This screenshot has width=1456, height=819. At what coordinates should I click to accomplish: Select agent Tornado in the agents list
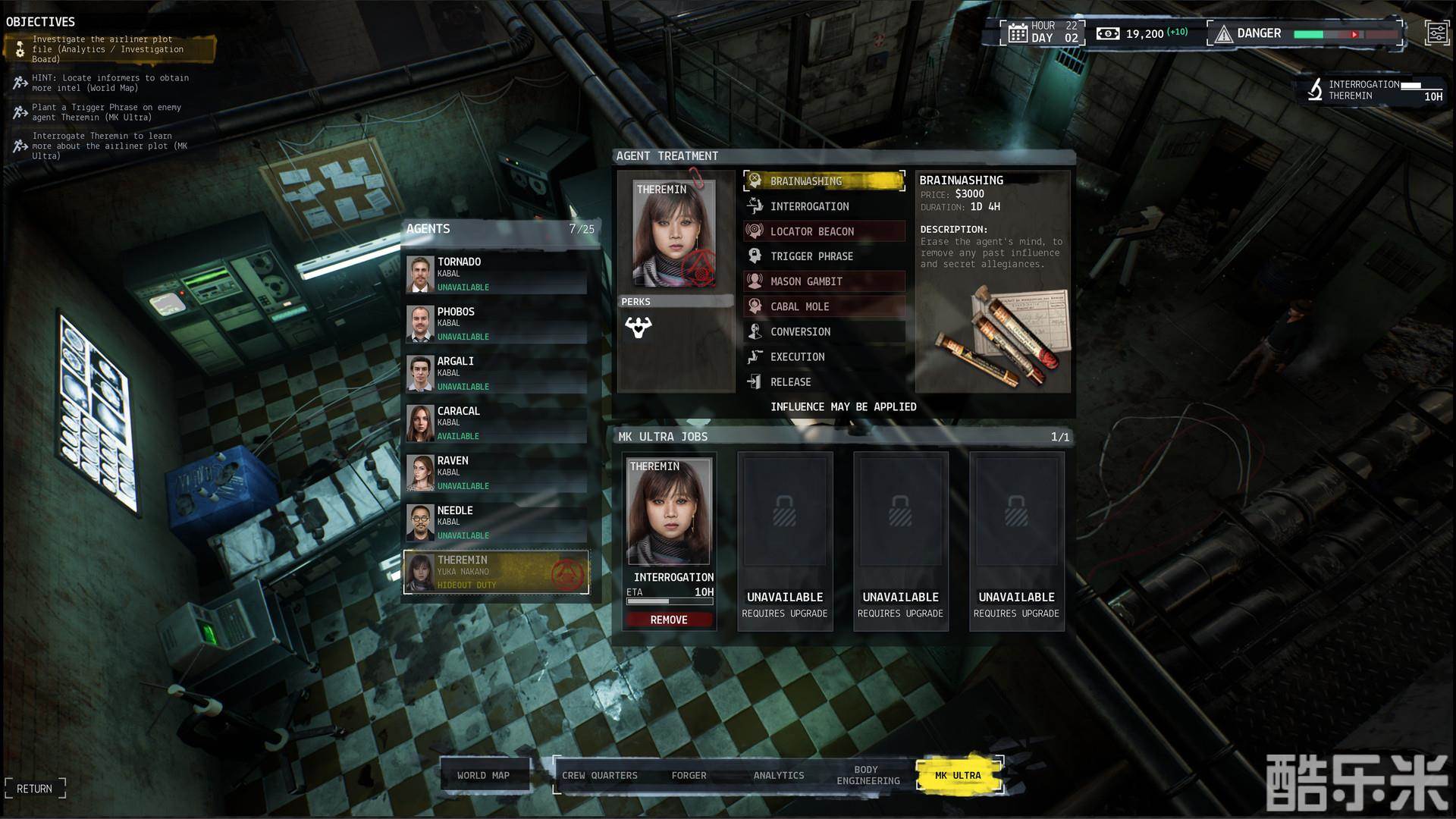497,274
